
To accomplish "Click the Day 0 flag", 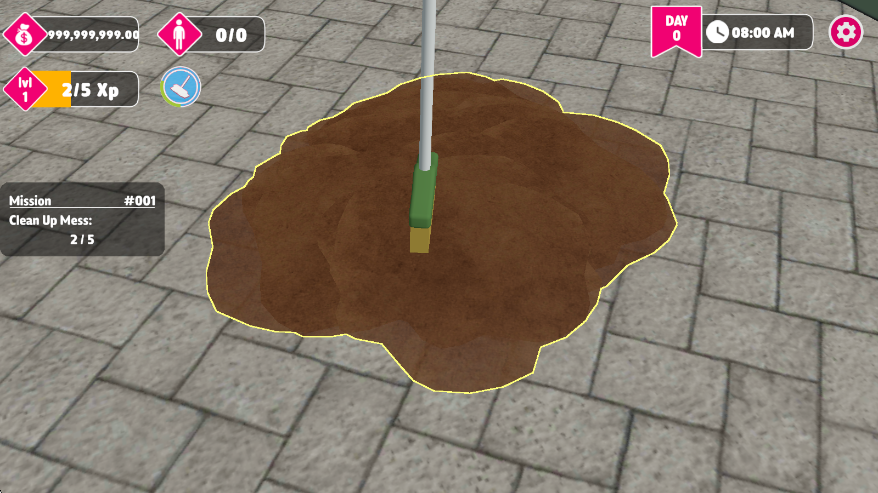I will pyautogui.click(x=675, y=31).
